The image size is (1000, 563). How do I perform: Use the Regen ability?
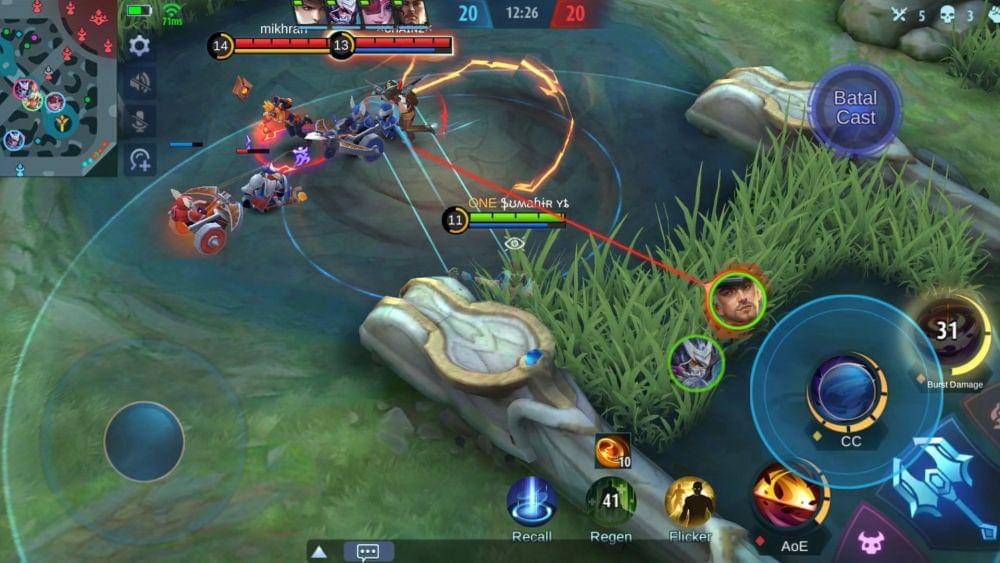click(x=610, y=502)
